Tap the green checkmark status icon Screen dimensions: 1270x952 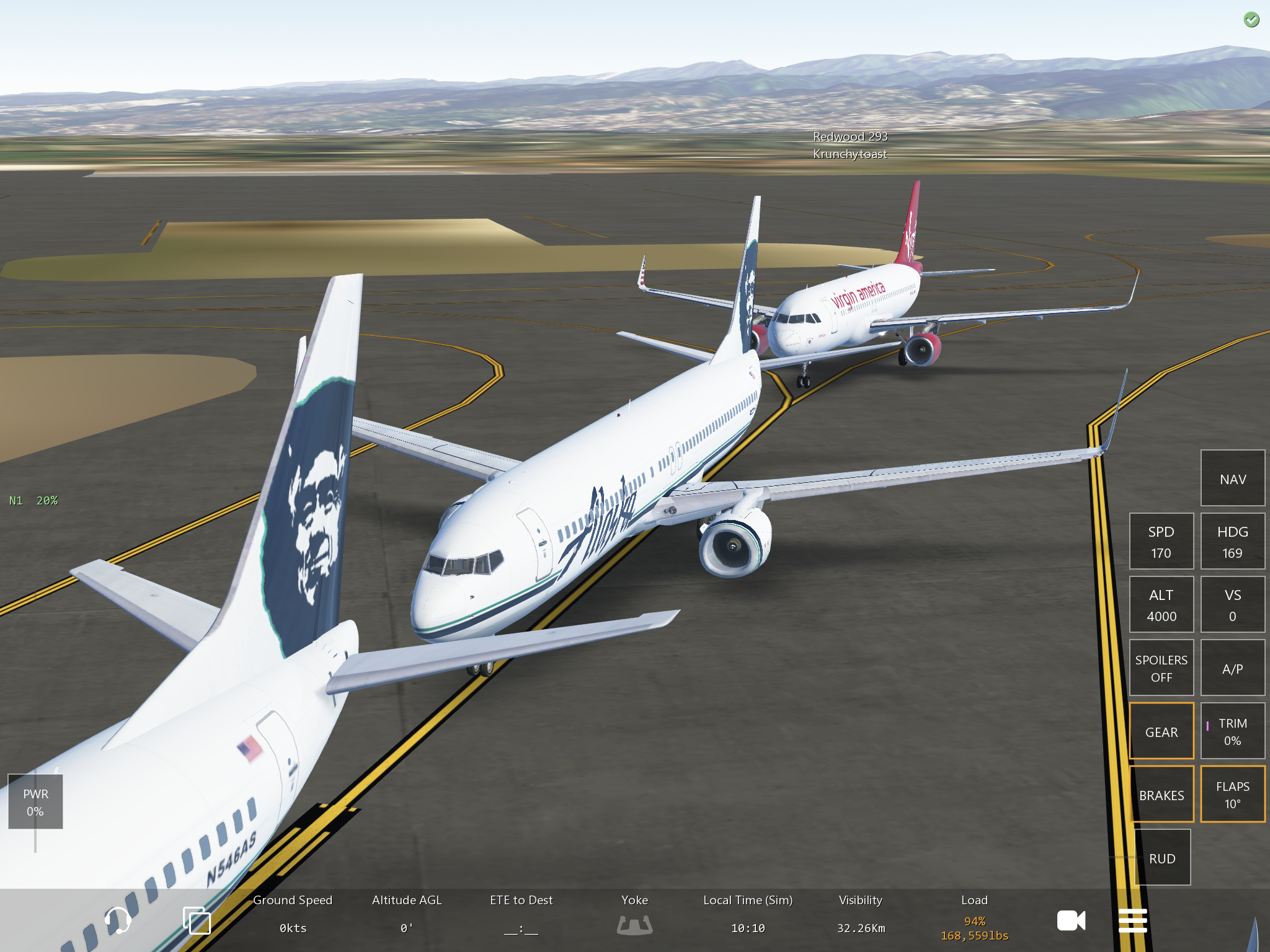1251,20
